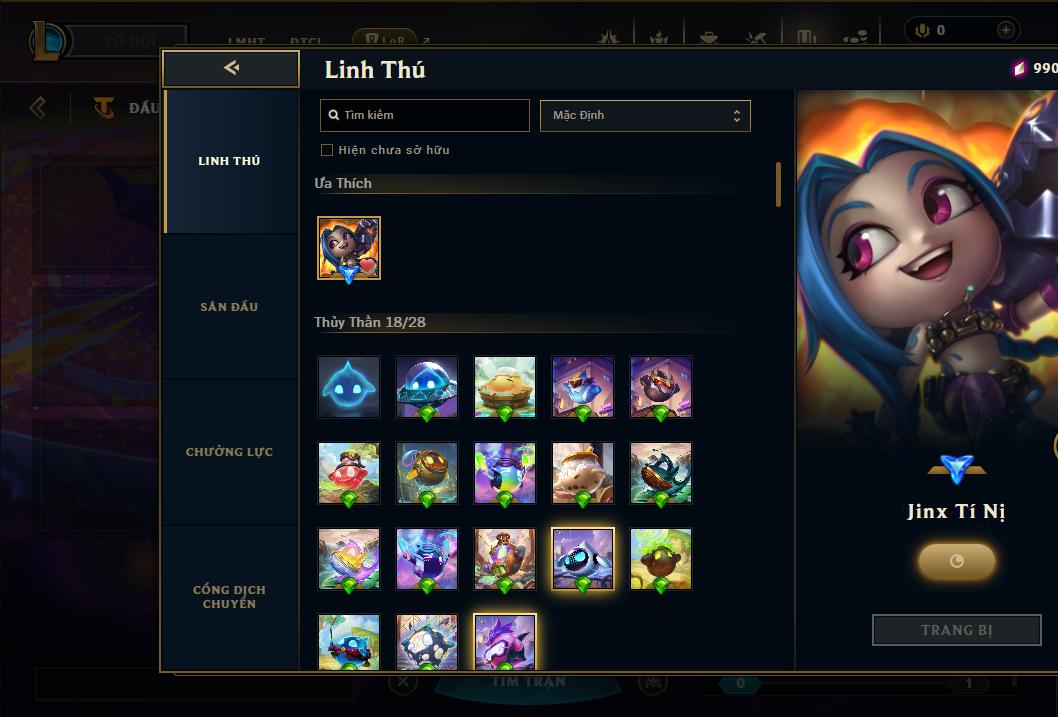Click the Tìm kiếm search field

(425, 115)
